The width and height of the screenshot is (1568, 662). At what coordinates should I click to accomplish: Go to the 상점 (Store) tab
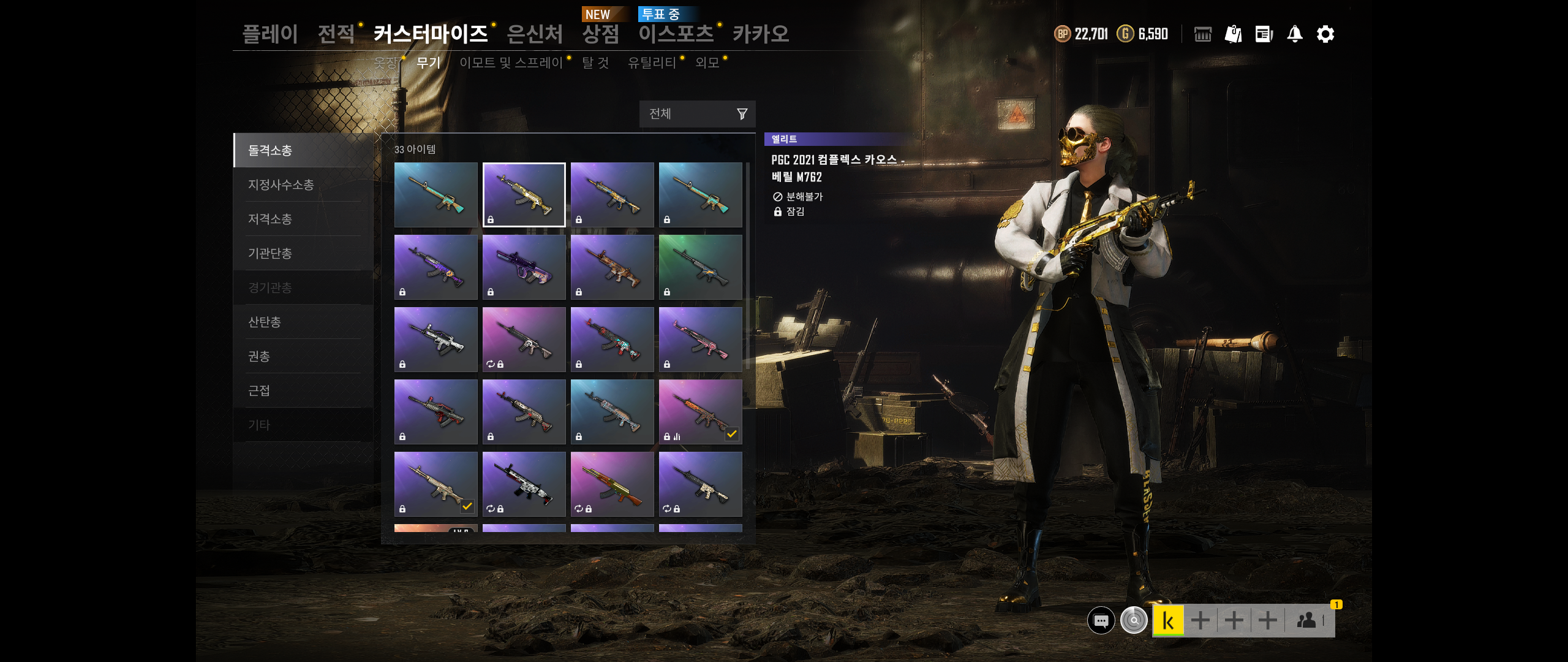click(x=600, y=34)
